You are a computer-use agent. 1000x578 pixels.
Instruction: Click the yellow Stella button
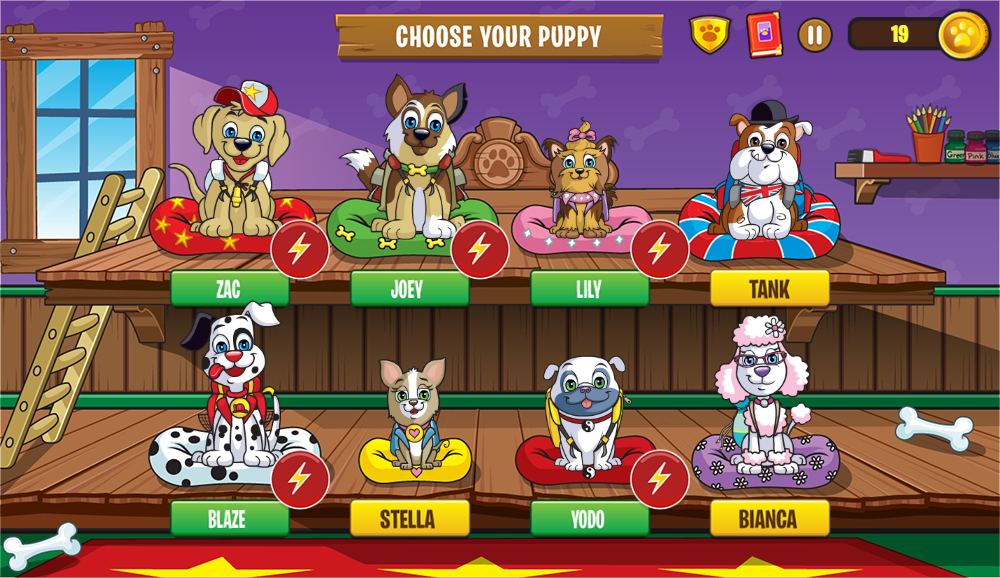tap(409, 518)
